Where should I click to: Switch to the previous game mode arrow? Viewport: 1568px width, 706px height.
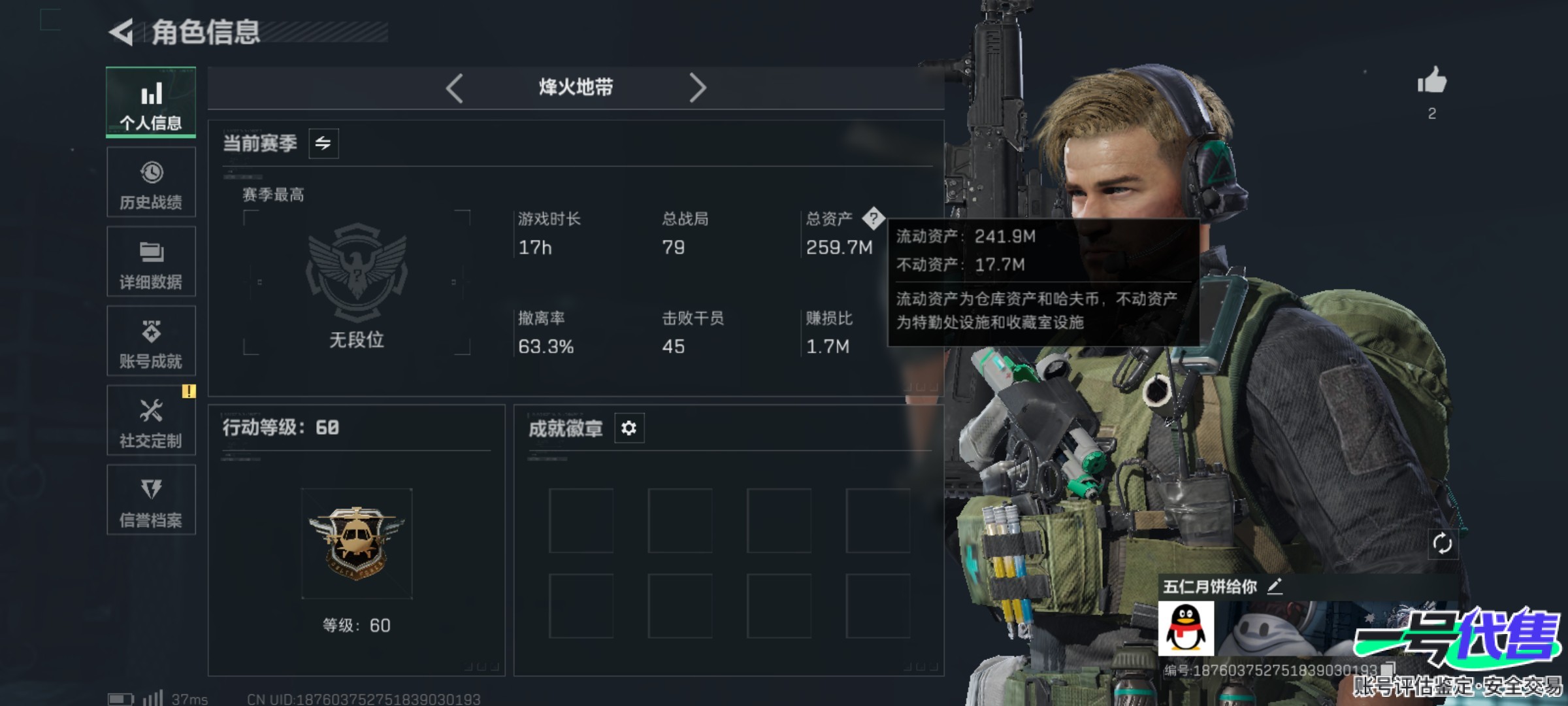455,88
